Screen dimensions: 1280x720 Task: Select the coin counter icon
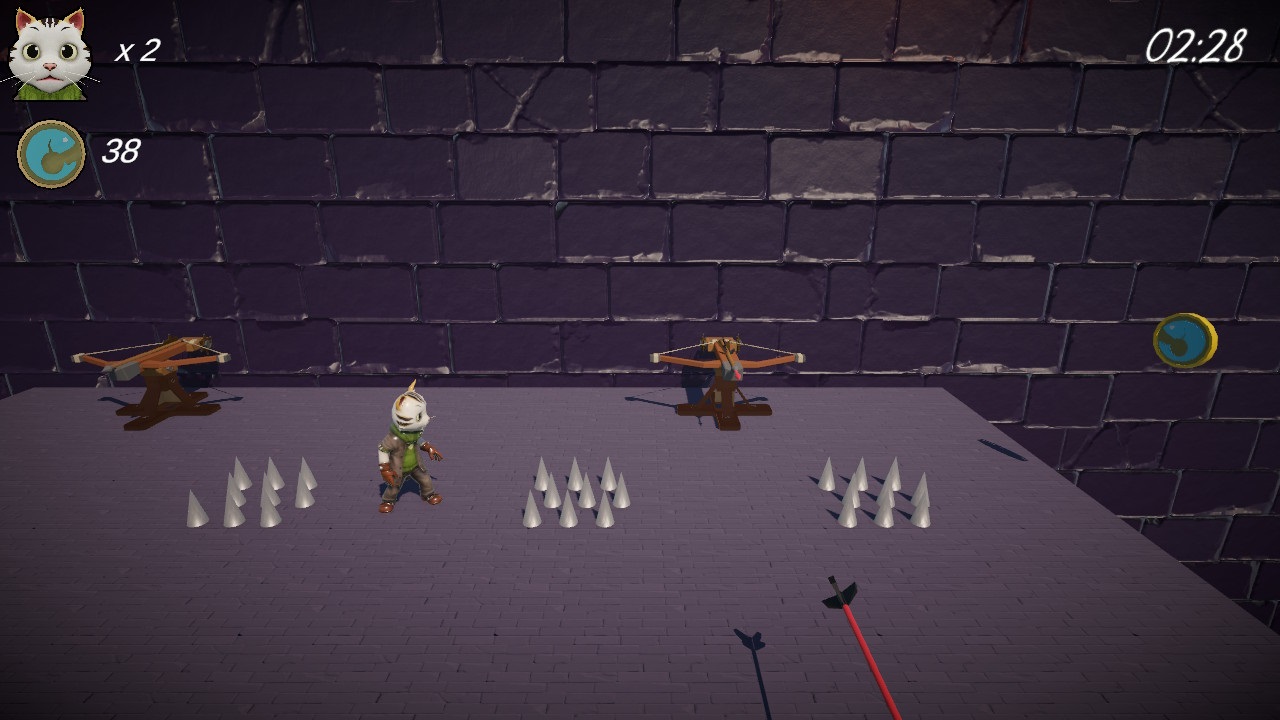point(50,151)
